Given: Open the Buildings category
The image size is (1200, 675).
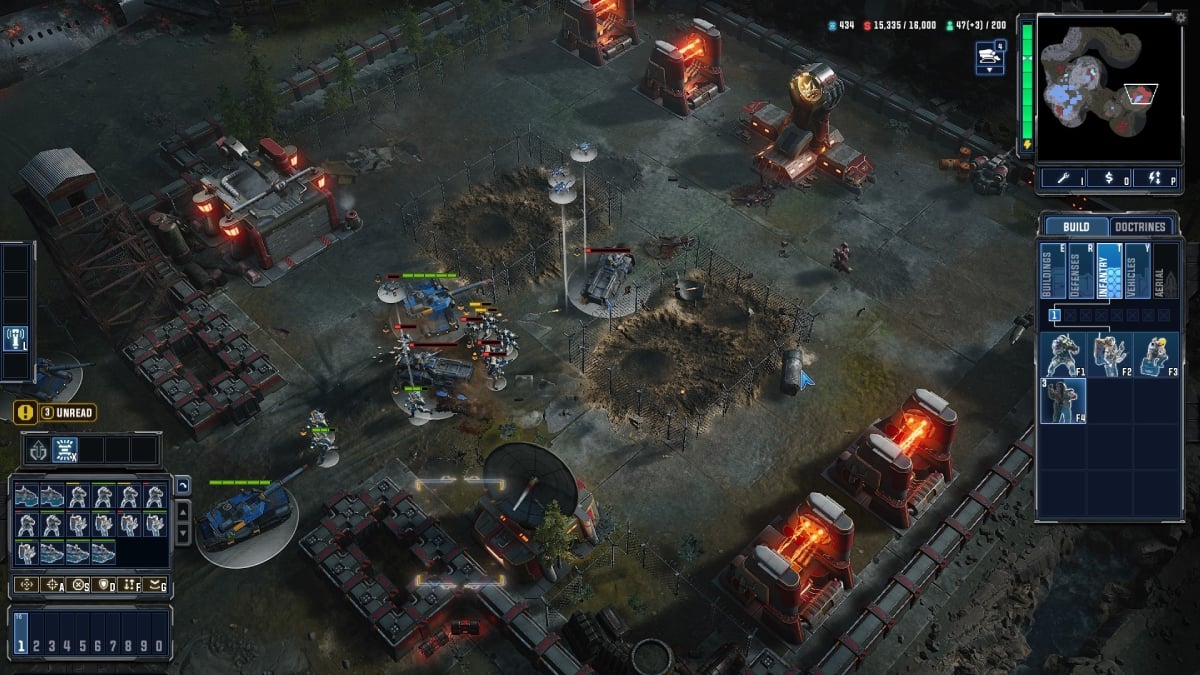Looking at the screenshot, I should pos(1052,270).
